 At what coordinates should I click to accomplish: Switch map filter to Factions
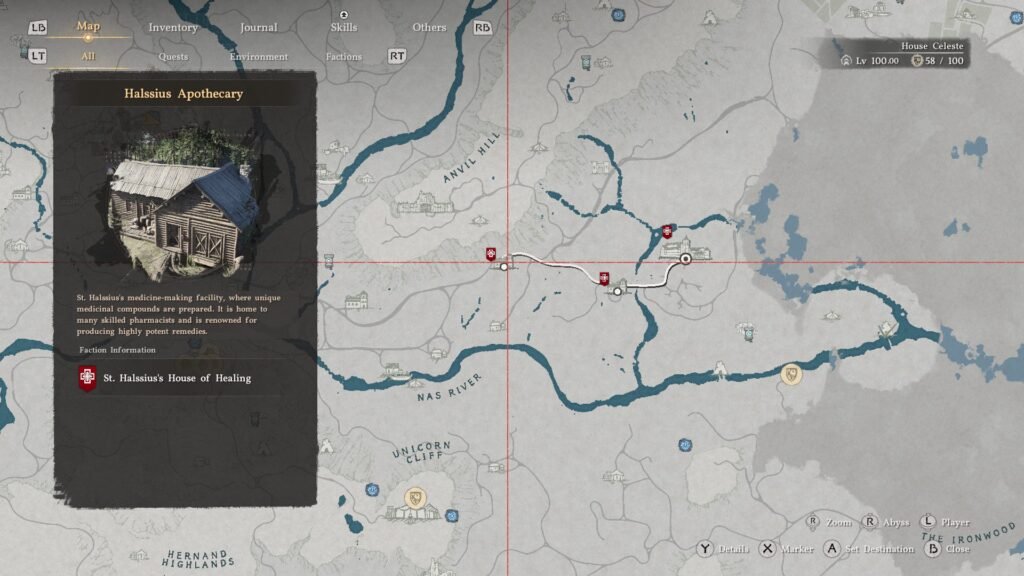(343, 57)
